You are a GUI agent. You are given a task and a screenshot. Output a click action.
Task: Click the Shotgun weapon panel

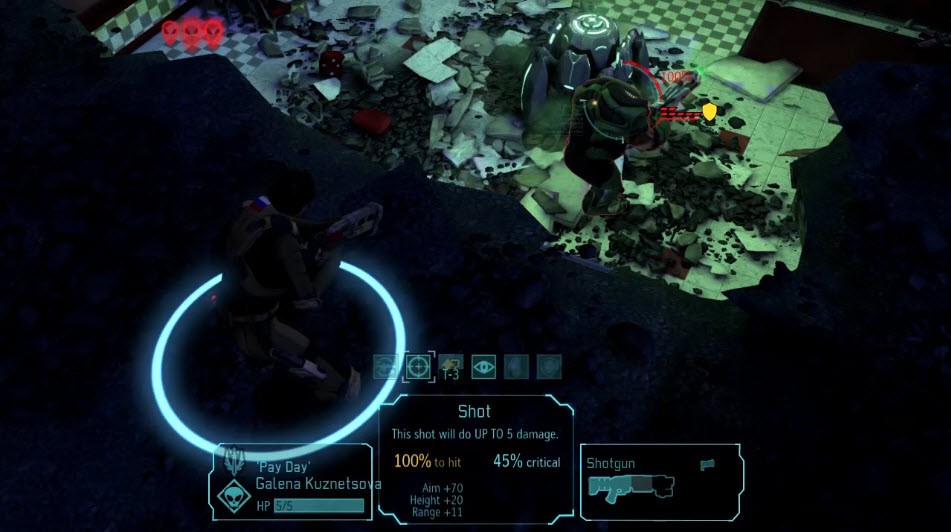(660, 482)
